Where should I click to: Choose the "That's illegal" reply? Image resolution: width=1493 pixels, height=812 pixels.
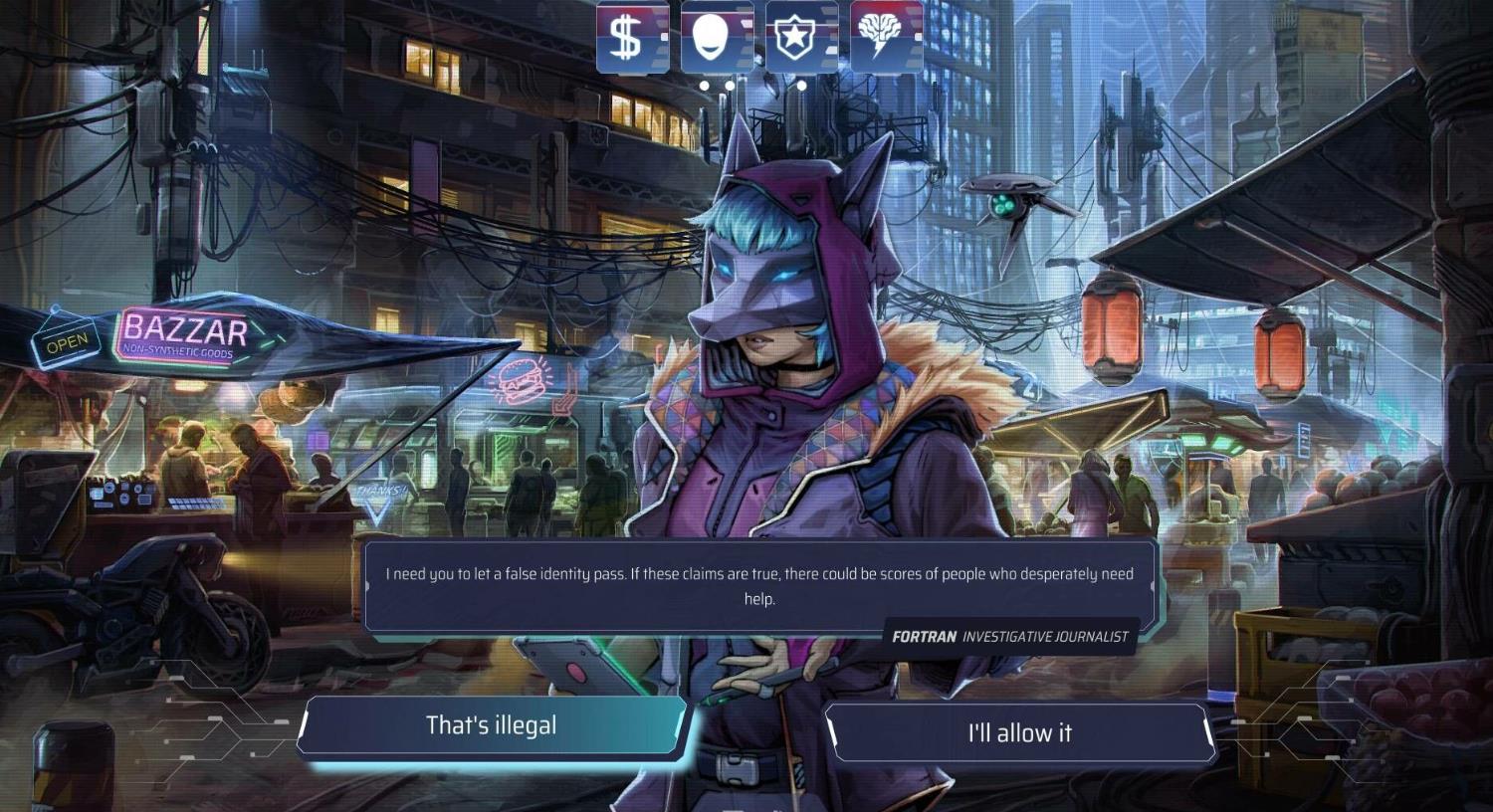[492, 726]
